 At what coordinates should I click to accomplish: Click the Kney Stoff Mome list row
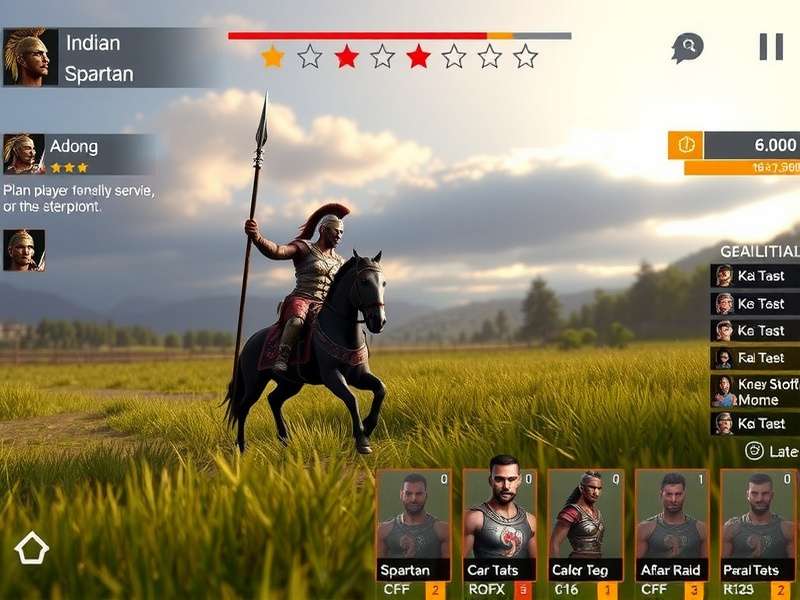point(756,391)
